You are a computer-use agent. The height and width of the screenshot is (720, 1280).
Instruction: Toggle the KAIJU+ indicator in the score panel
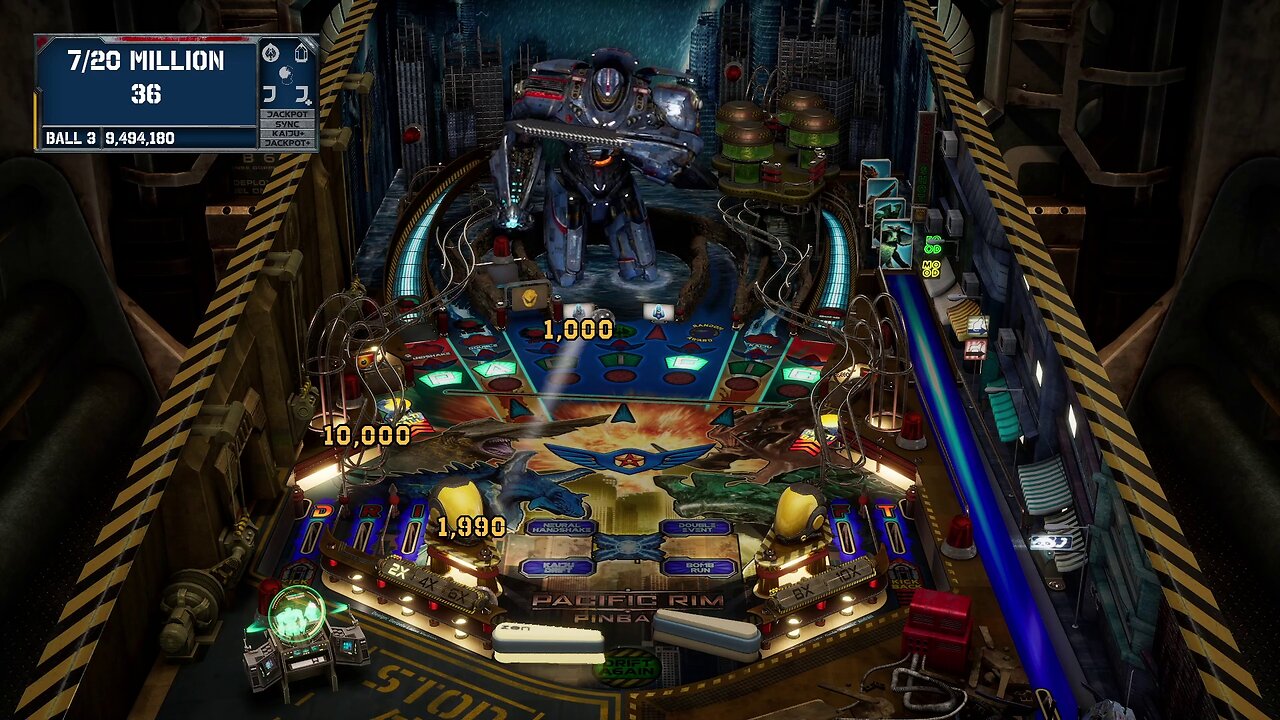288,132
